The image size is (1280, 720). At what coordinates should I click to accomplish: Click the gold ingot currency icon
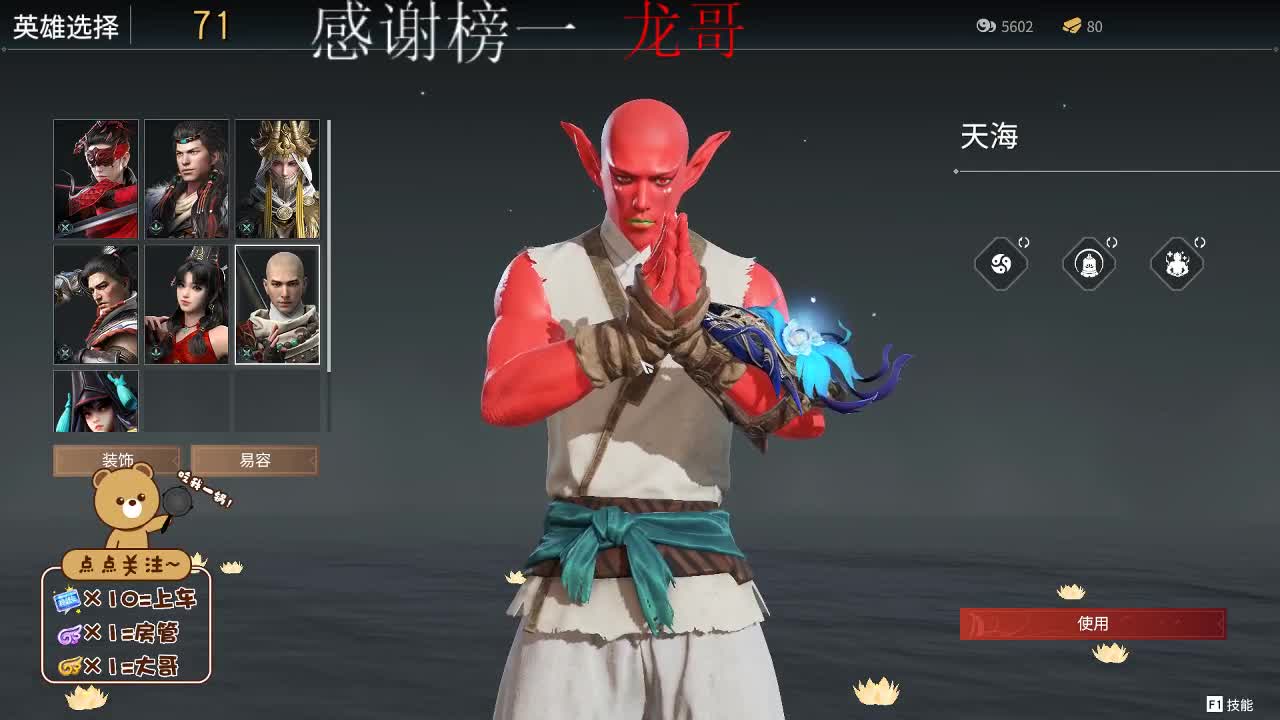[1073, 27]
